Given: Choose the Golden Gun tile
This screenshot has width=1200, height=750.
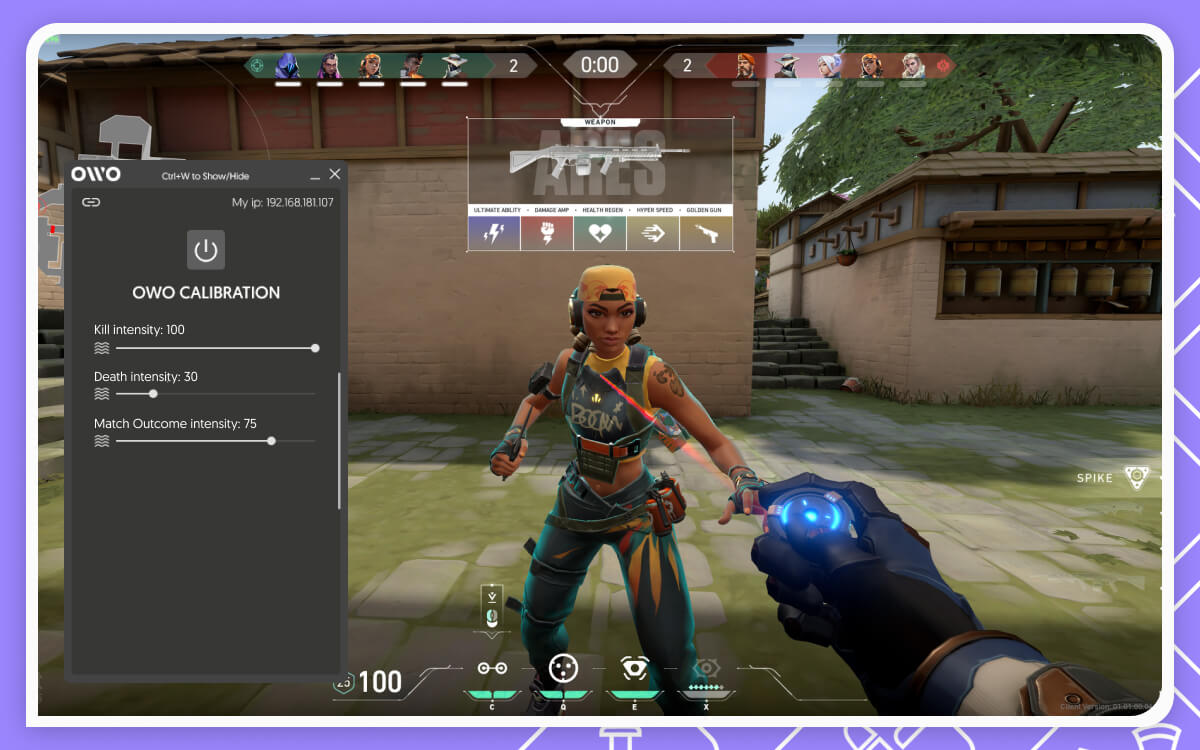Looking at the screenshot, I should (706, 233).
